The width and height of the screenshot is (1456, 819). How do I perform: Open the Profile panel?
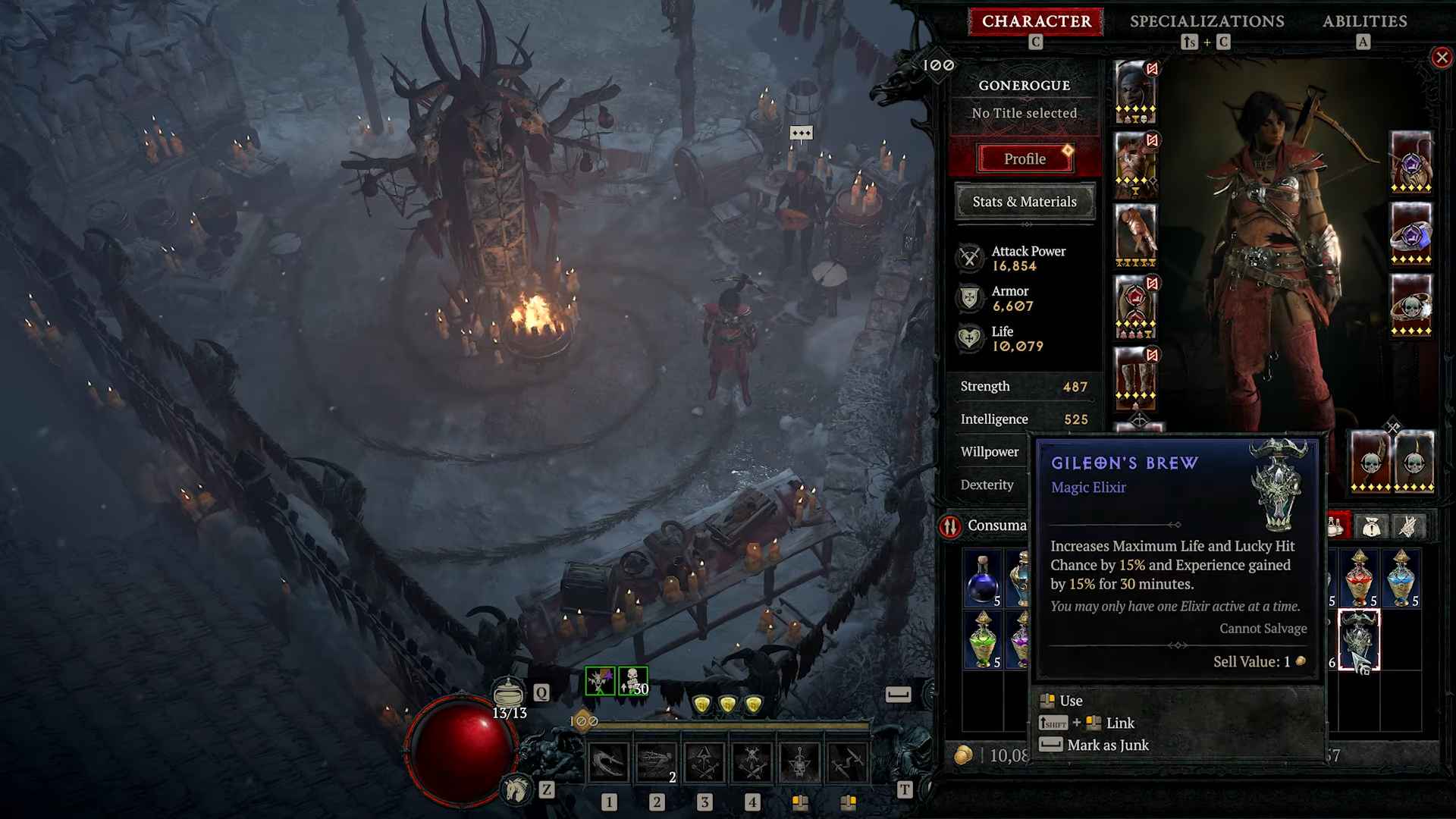pos(1025,158)
